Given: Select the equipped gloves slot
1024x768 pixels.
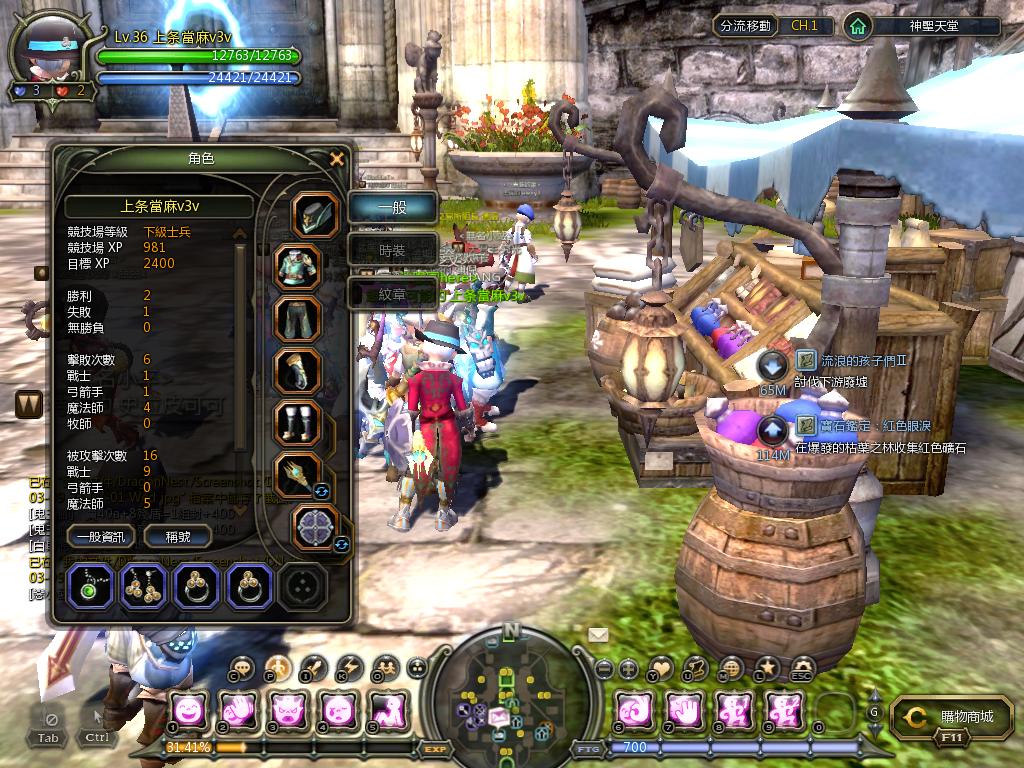Looking at the screenshot, I should pos(298,371).
